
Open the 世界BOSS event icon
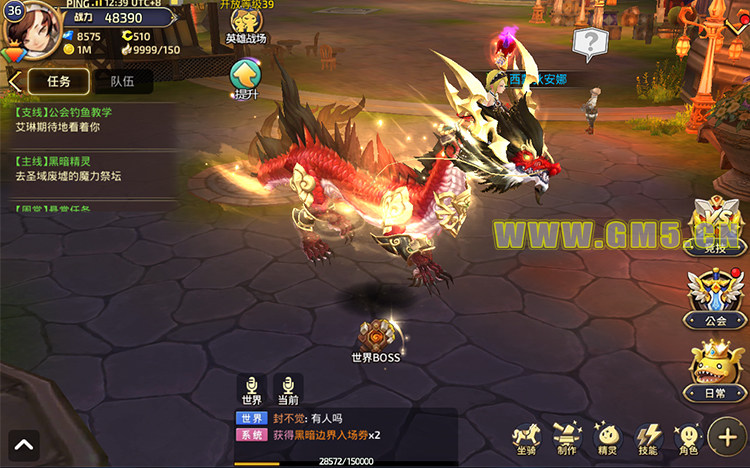375,338
